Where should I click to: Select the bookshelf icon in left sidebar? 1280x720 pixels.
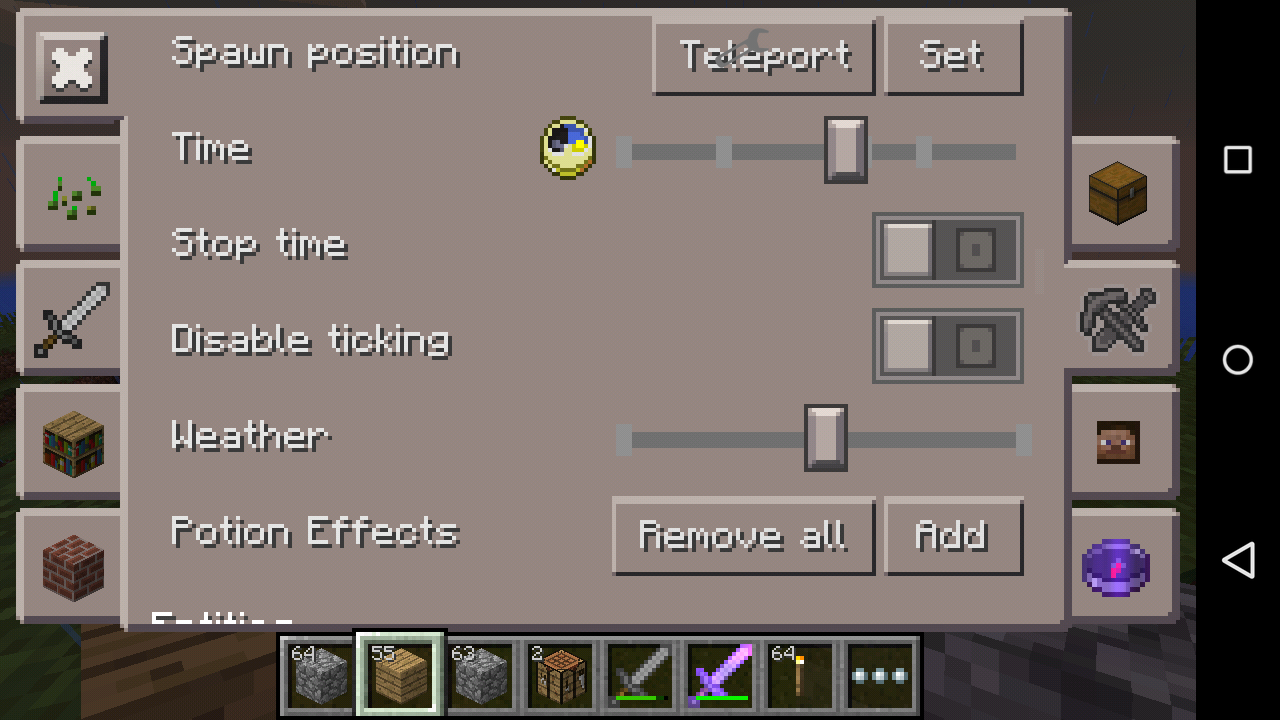pos(70,443)
